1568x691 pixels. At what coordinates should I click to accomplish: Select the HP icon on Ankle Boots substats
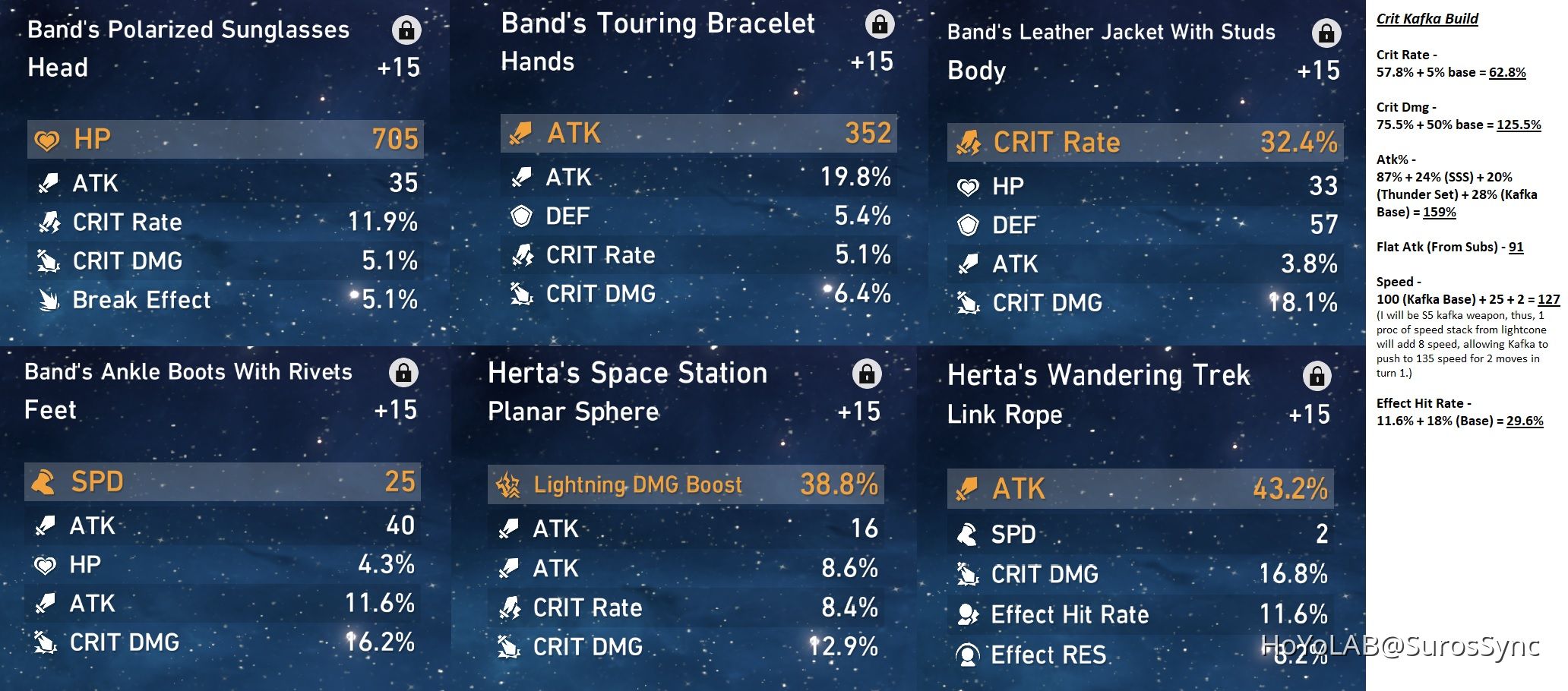pos(45,565)
